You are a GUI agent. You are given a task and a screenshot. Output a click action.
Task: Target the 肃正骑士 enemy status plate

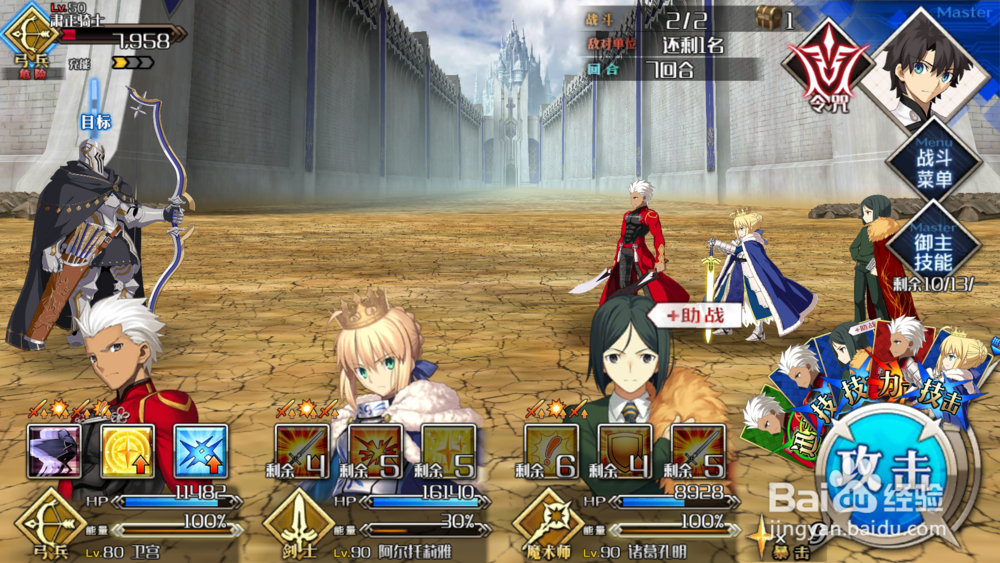pos(100,40)
